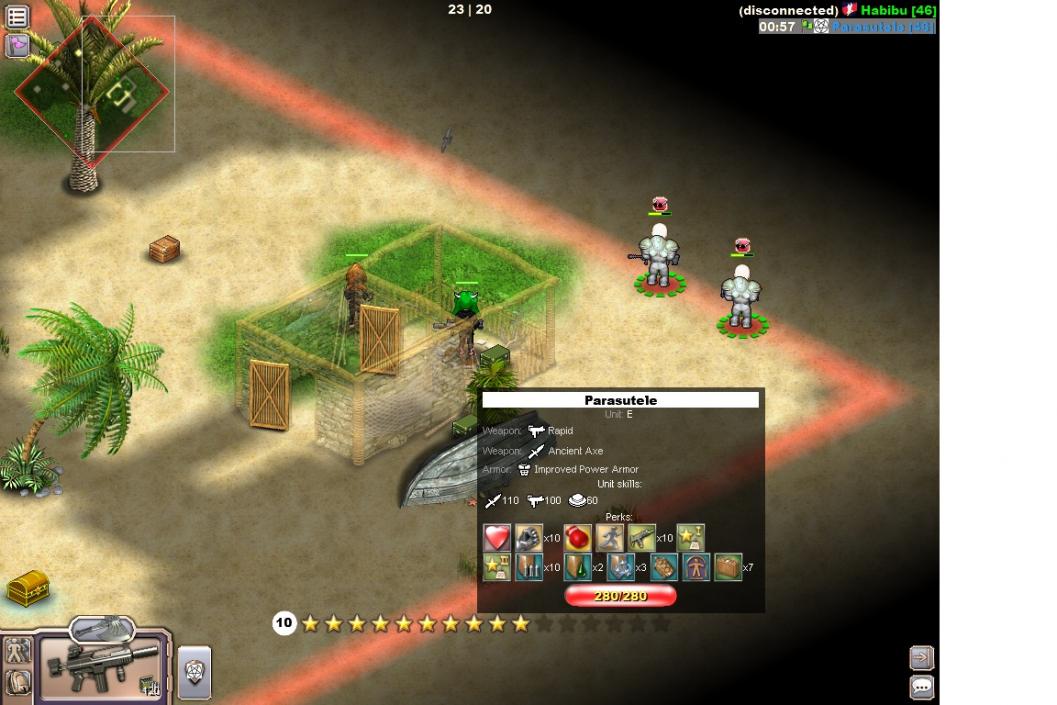
Task: Click the diamond-shaped minimap
Action: pyautogui.click(x=91, y=92)
